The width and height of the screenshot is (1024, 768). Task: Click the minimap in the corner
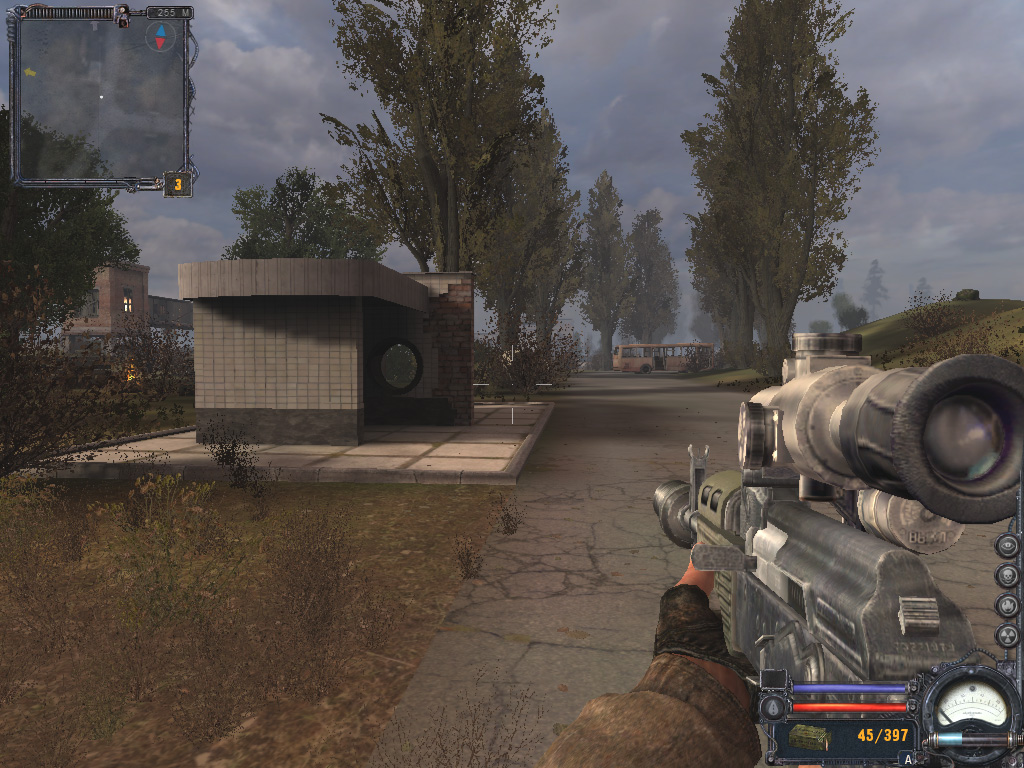click(100, 98)
